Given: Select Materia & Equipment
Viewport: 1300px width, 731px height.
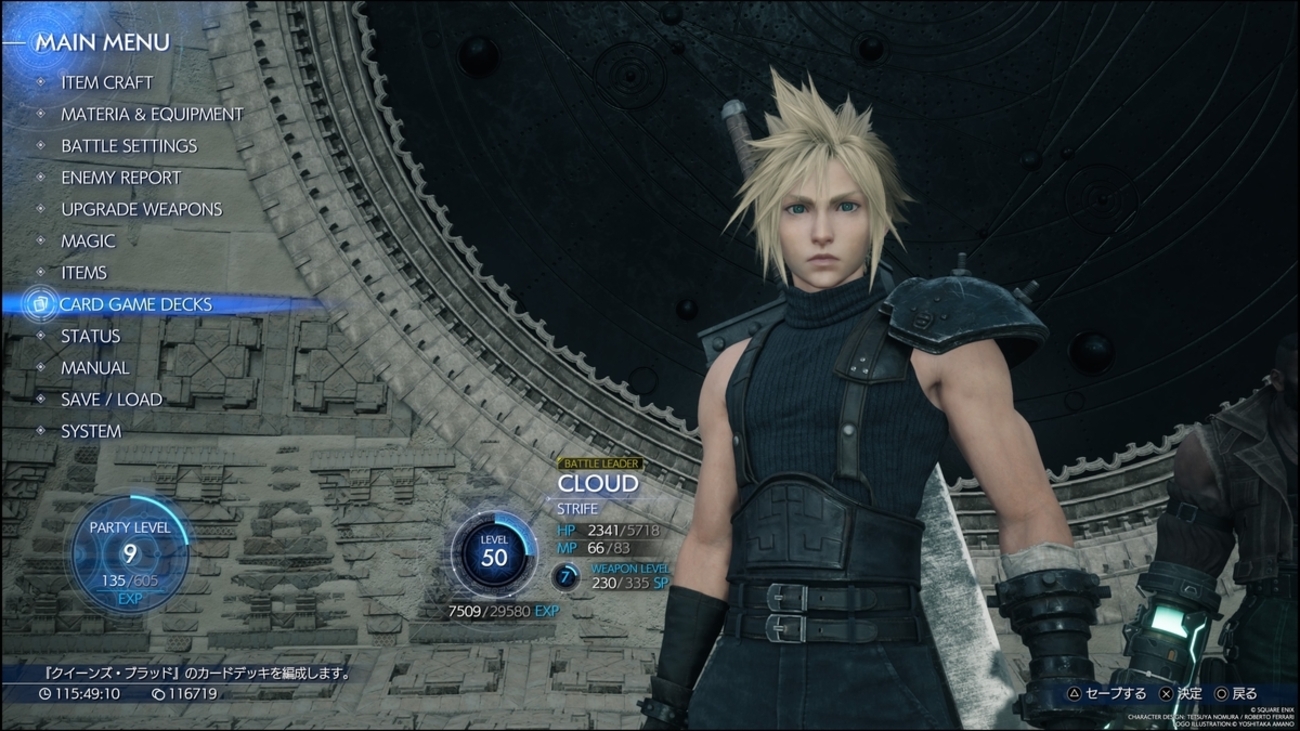Looking at the screenshot, I should [152, 115].
